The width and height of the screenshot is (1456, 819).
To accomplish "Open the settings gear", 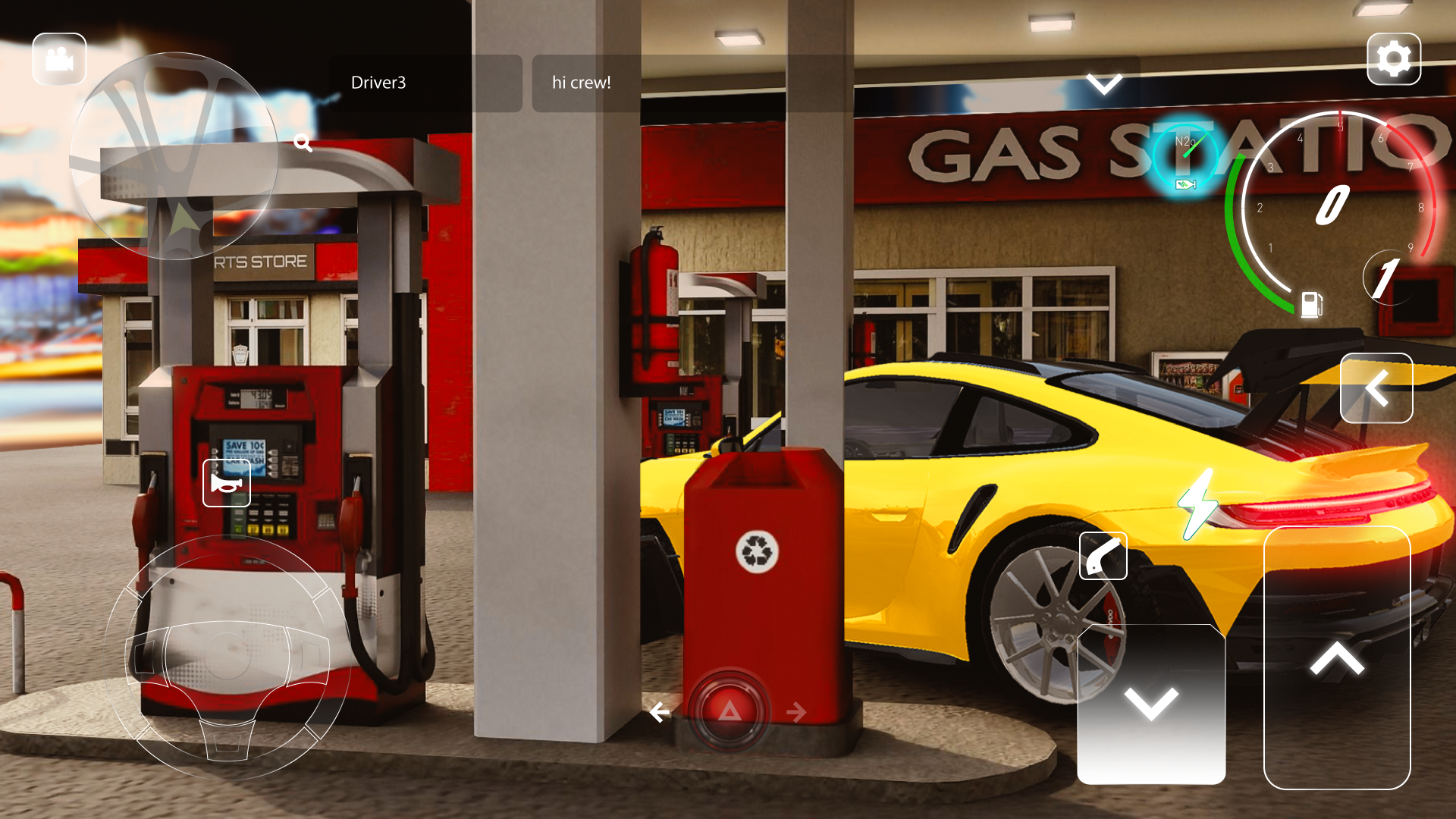I will point(1394,59).
